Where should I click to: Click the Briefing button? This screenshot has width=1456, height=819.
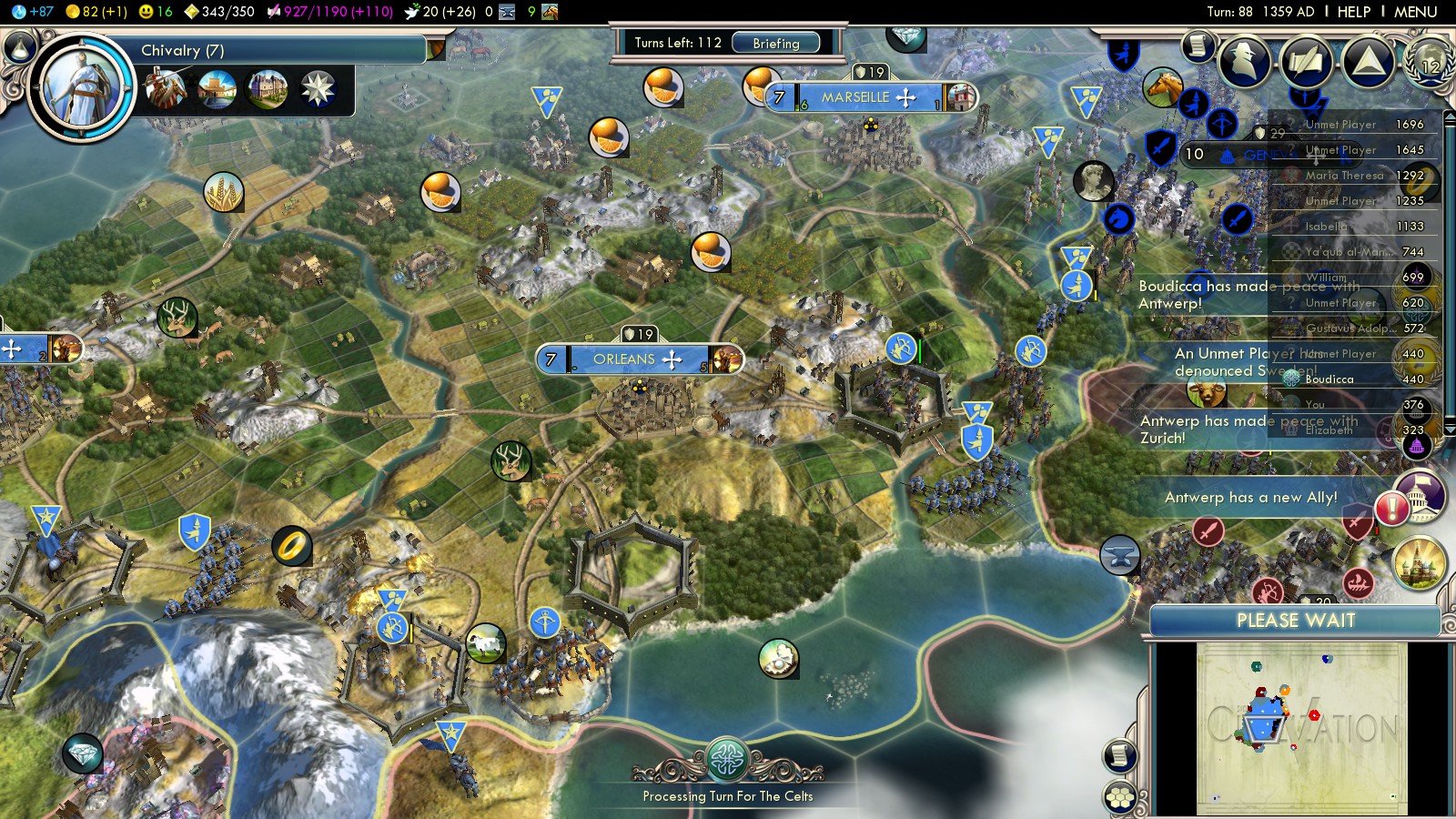coord(775,43)
